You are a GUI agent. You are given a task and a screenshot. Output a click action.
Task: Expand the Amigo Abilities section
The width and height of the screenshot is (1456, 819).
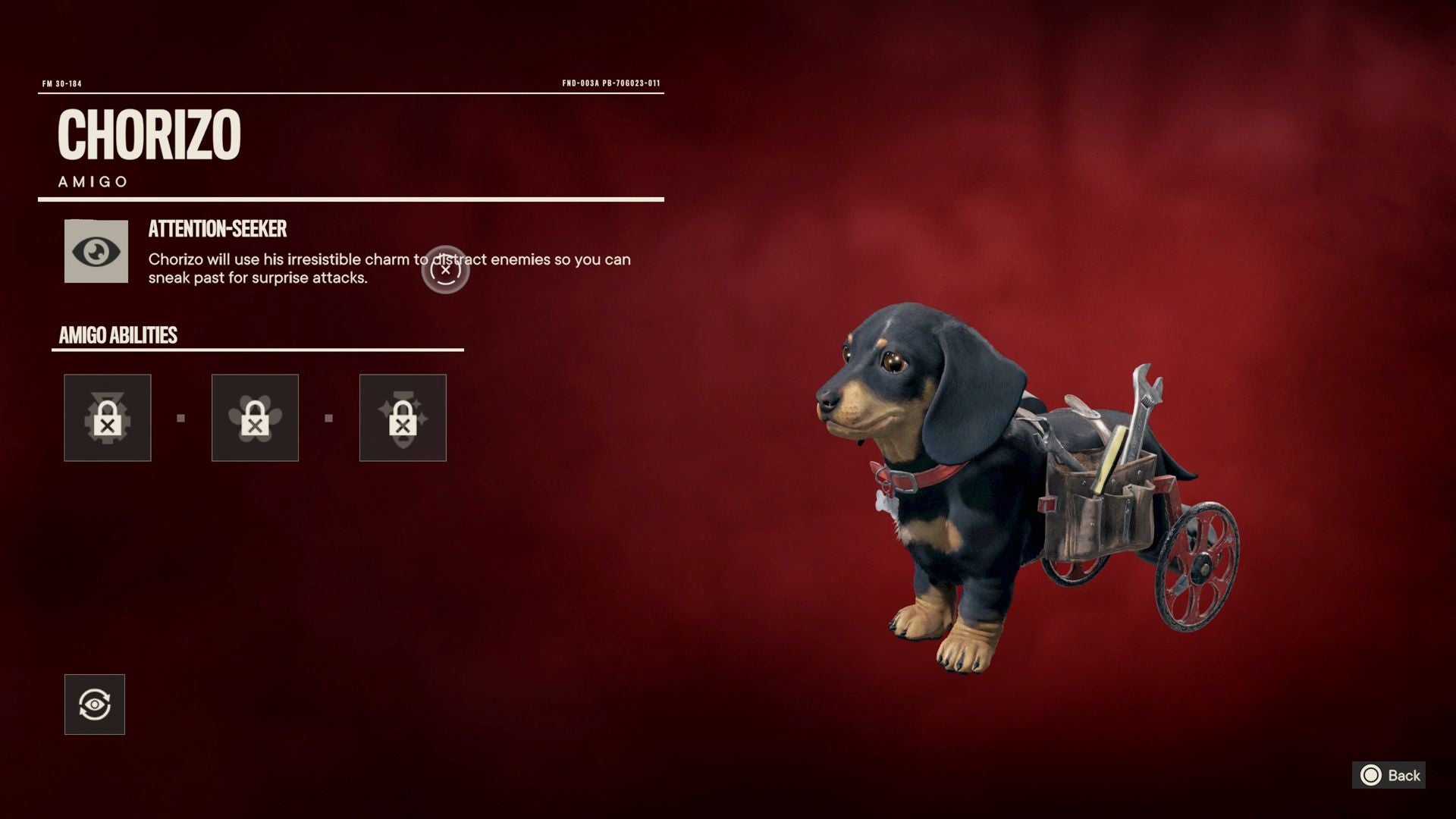click(118, 334)
